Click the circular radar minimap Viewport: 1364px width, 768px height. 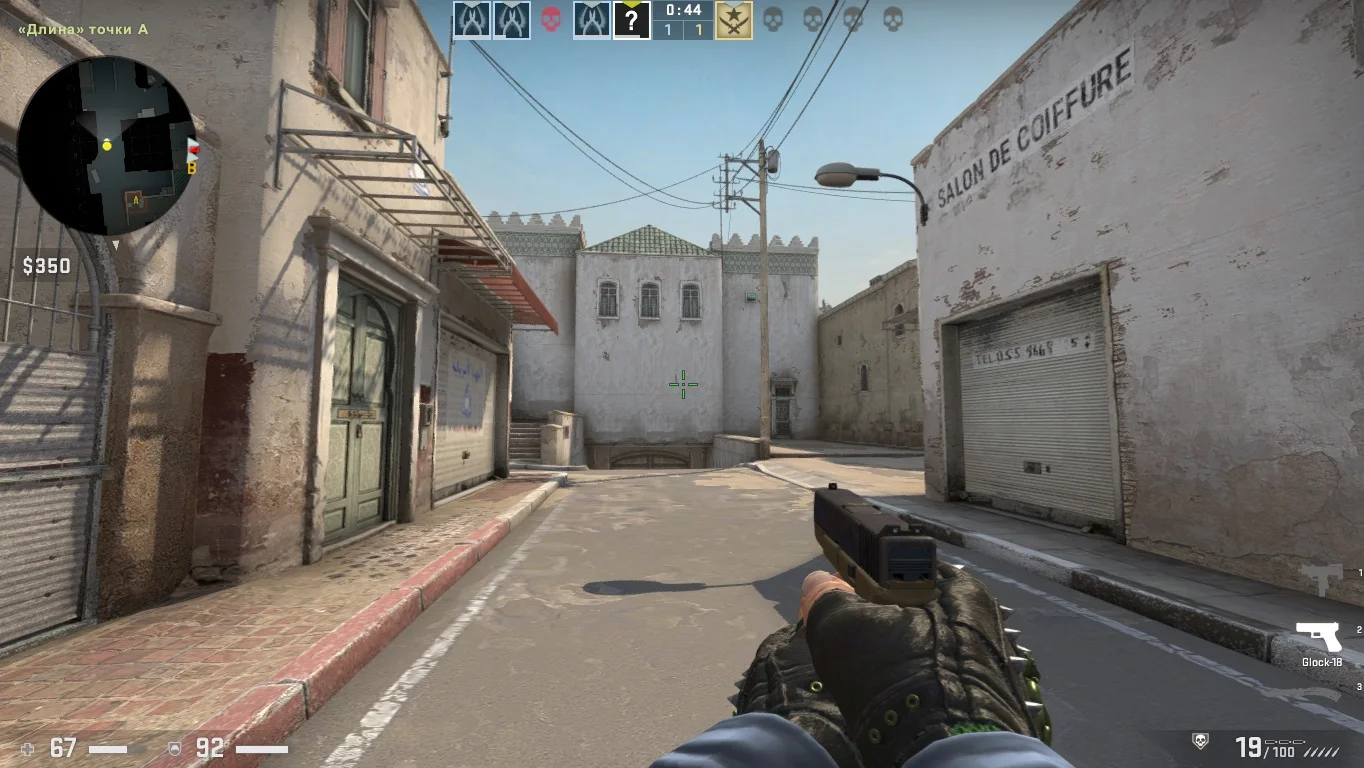pyautogui.click(x=107, y=145)
